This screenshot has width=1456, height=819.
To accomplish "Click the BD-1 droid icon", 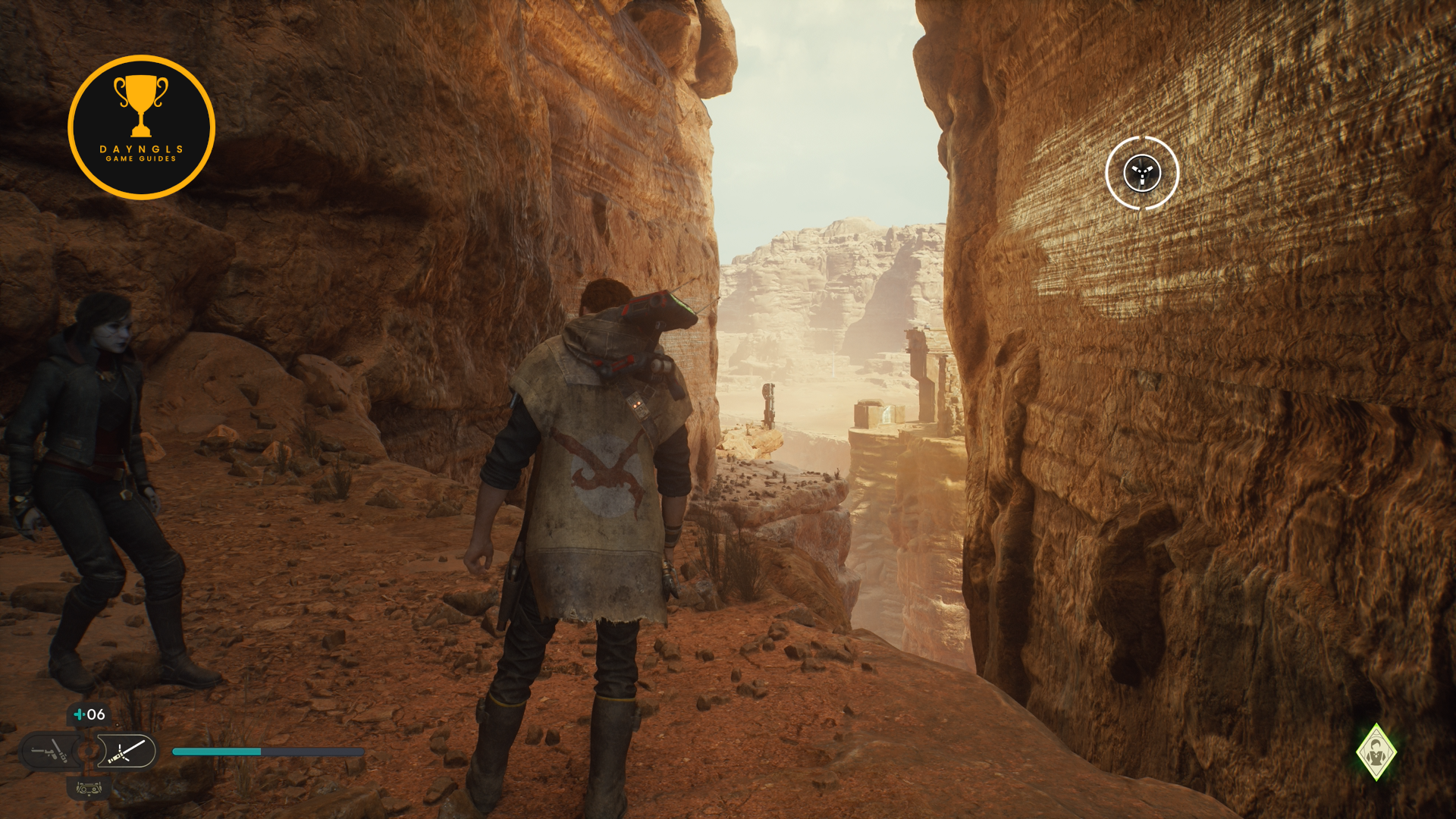I will pyautogui.click(x=89, y=789).
